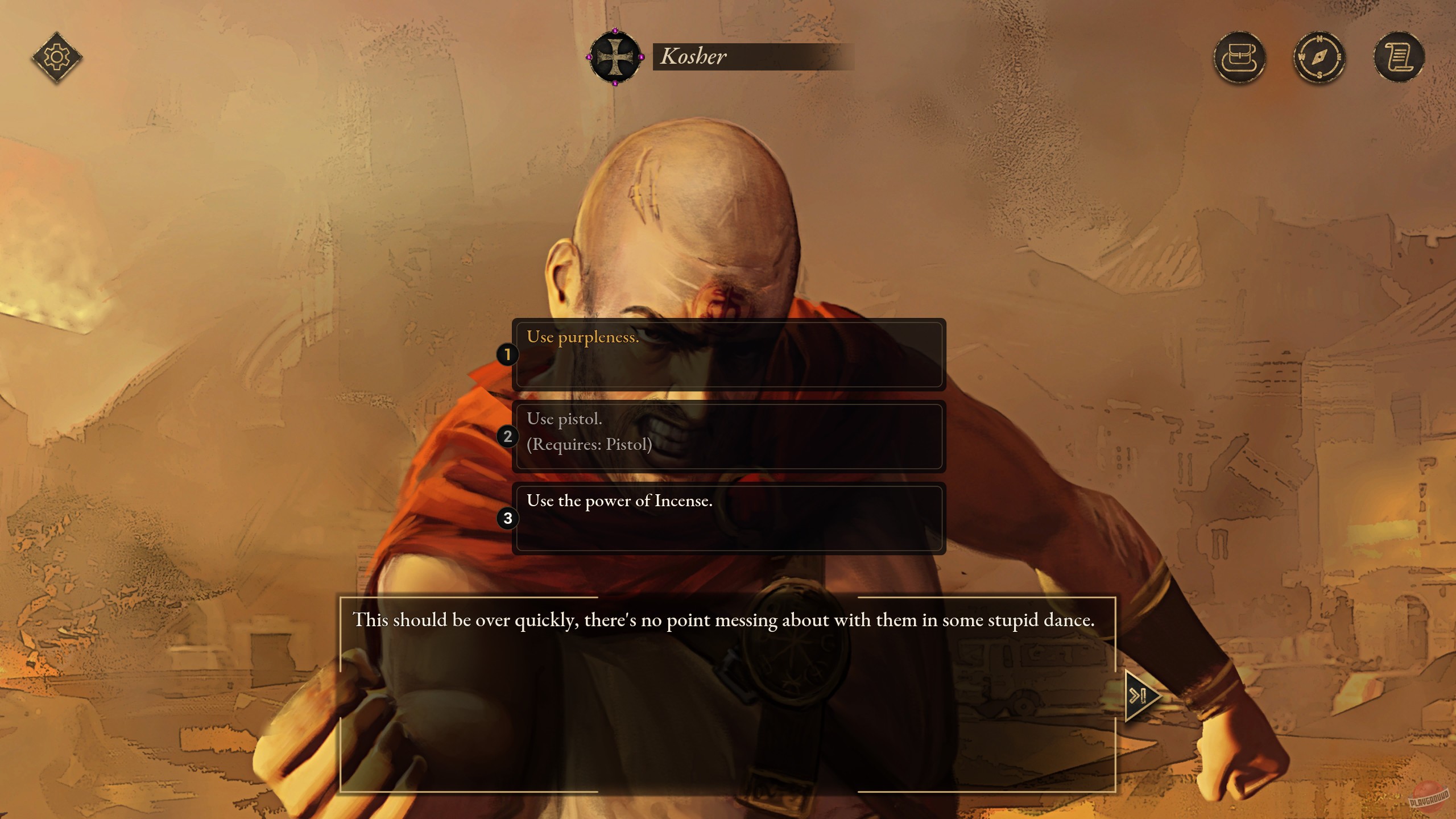Click the left purple gem on the emblem

[x=589, y=57]
